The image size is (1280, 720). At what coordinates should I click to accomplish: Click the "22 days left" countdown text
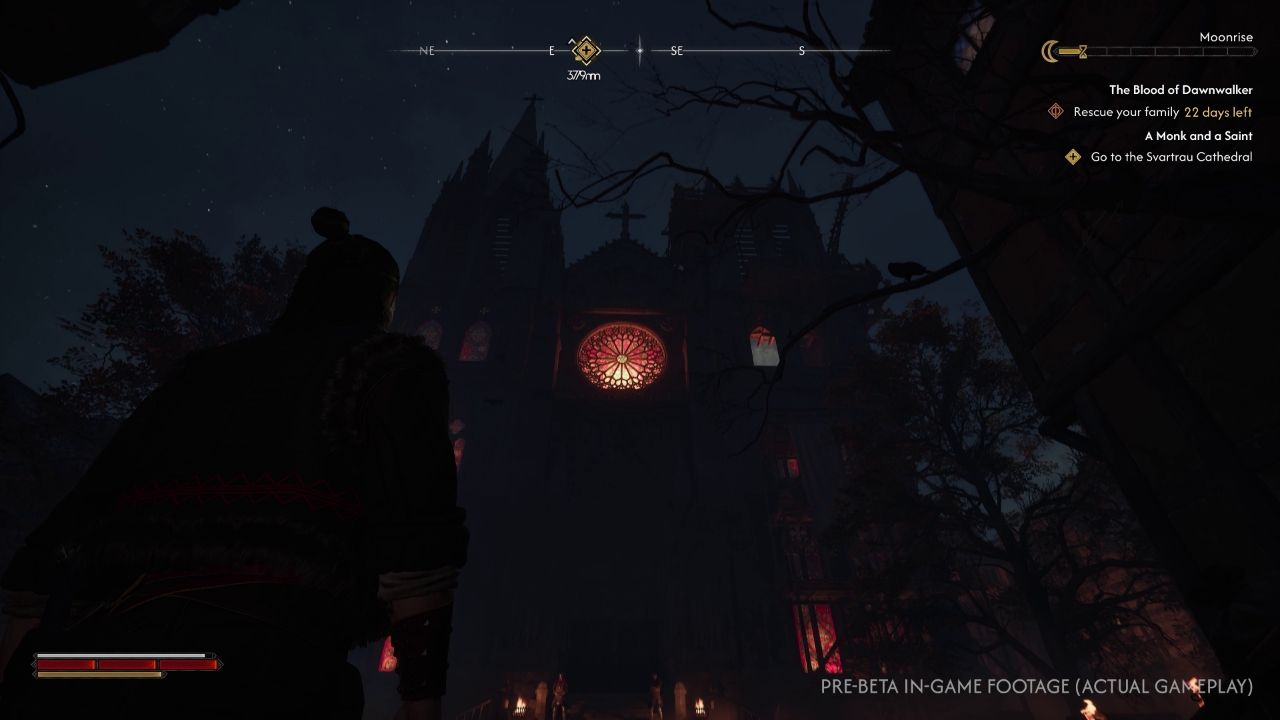point(1217,111)
